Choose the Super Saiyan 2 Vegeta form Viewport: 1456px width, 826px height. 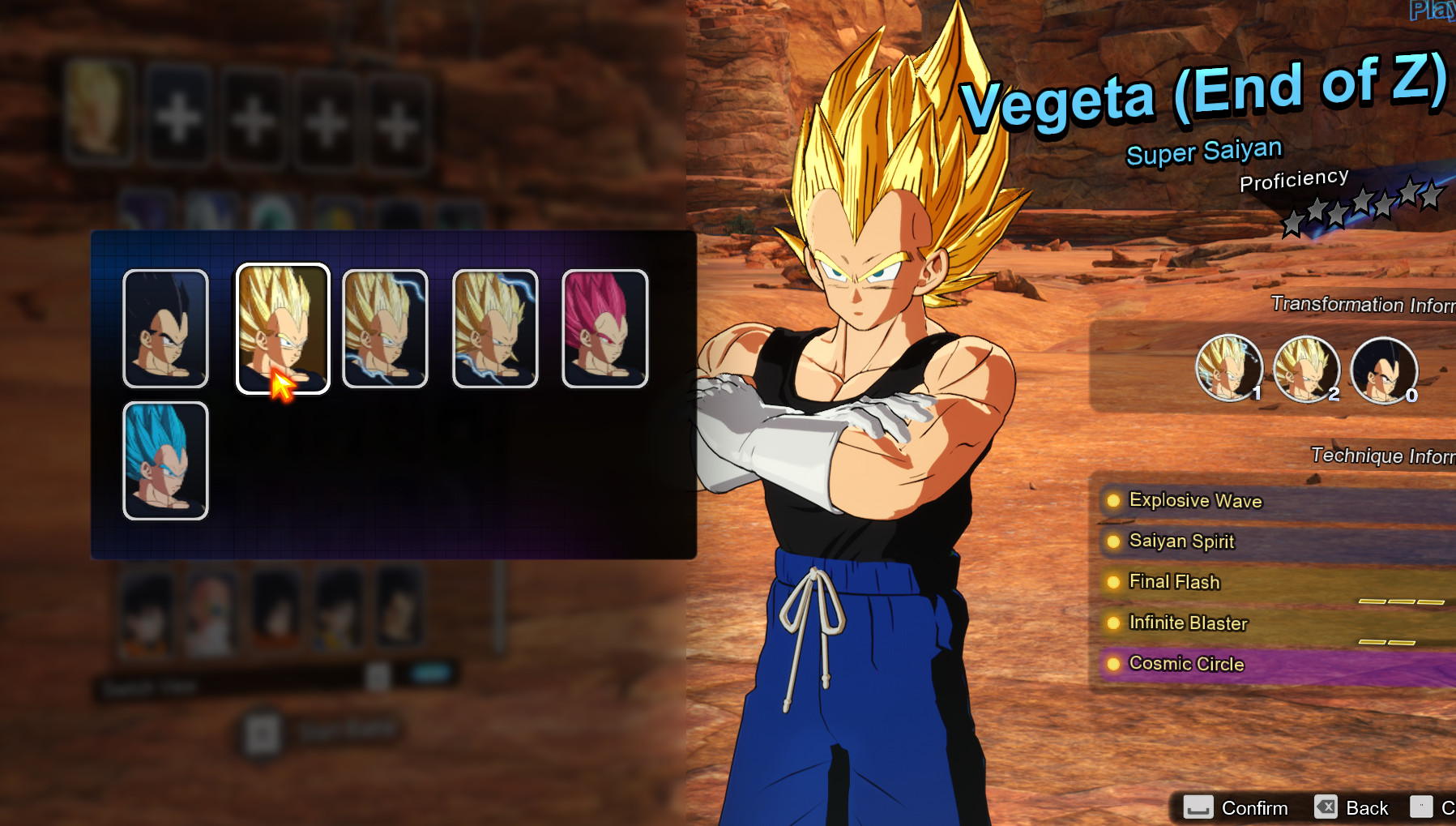(x=385, y=328)
